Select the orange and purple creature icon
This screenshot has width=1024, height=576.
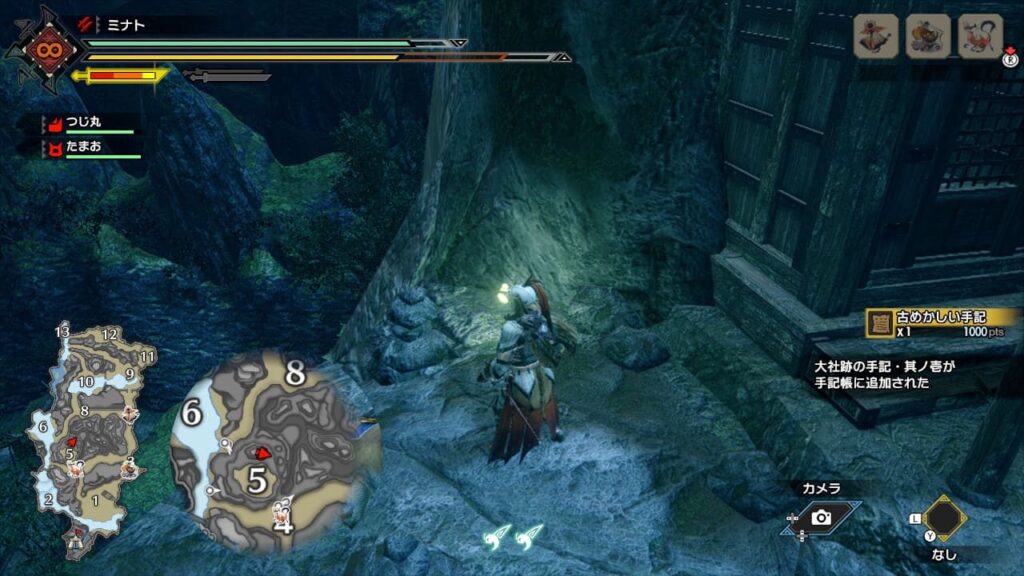(928, 37)
